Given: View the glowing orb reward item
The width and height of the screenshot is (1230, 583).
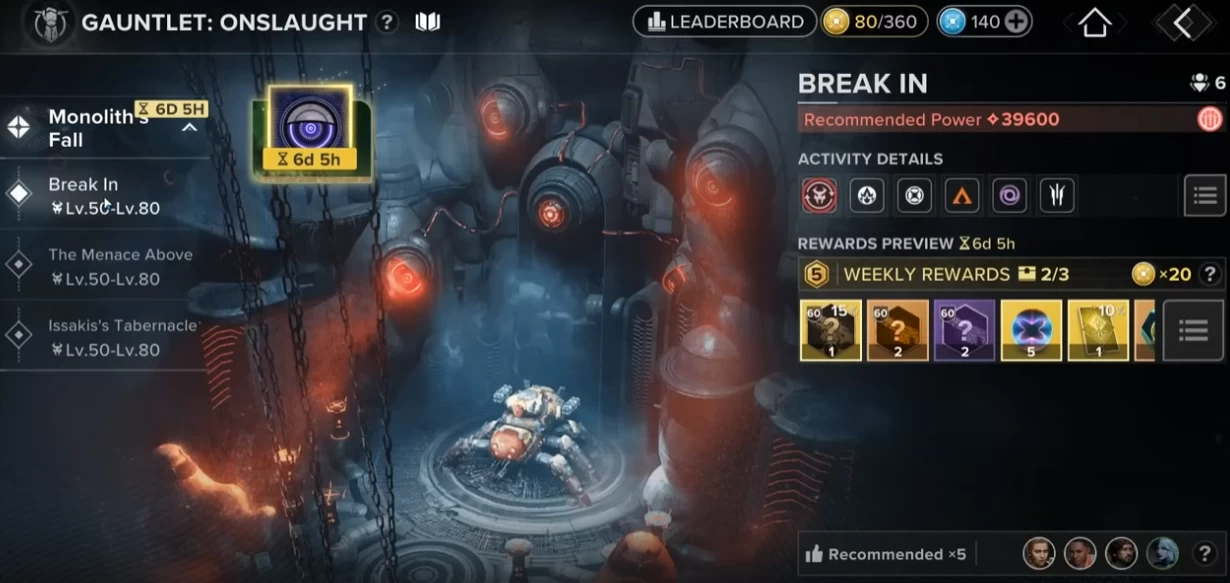Looking at the screenshot, I should 1031,330.
